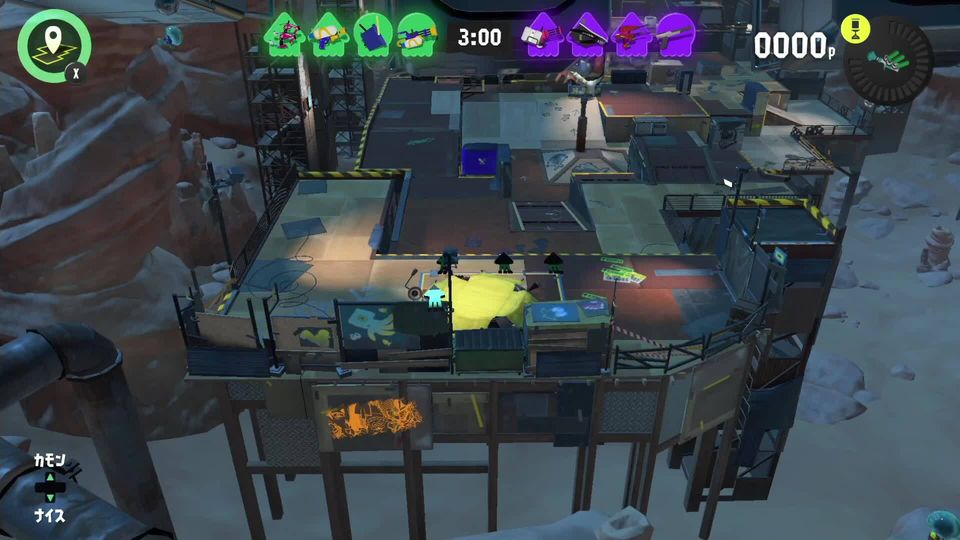Open the turf map icon

point(54,44)
